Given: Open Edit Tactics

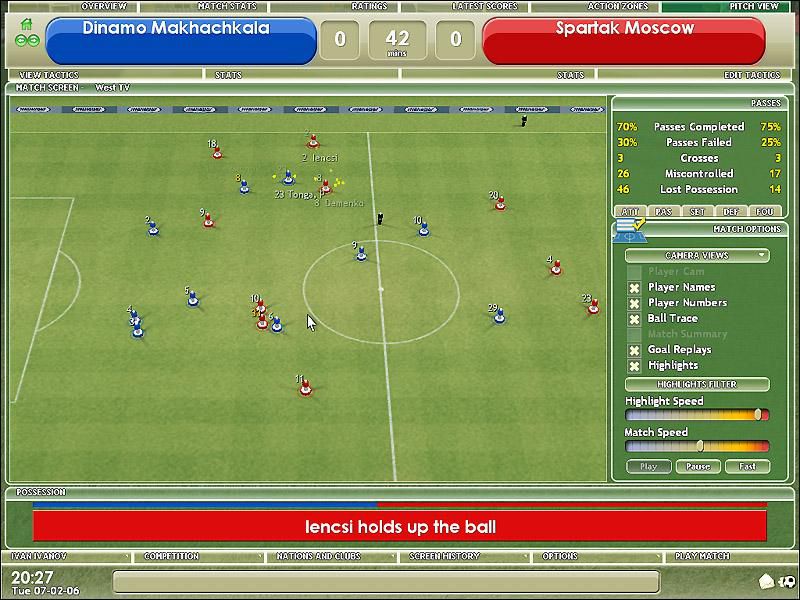Looking at the screenshot, I should tap(751, 75).
